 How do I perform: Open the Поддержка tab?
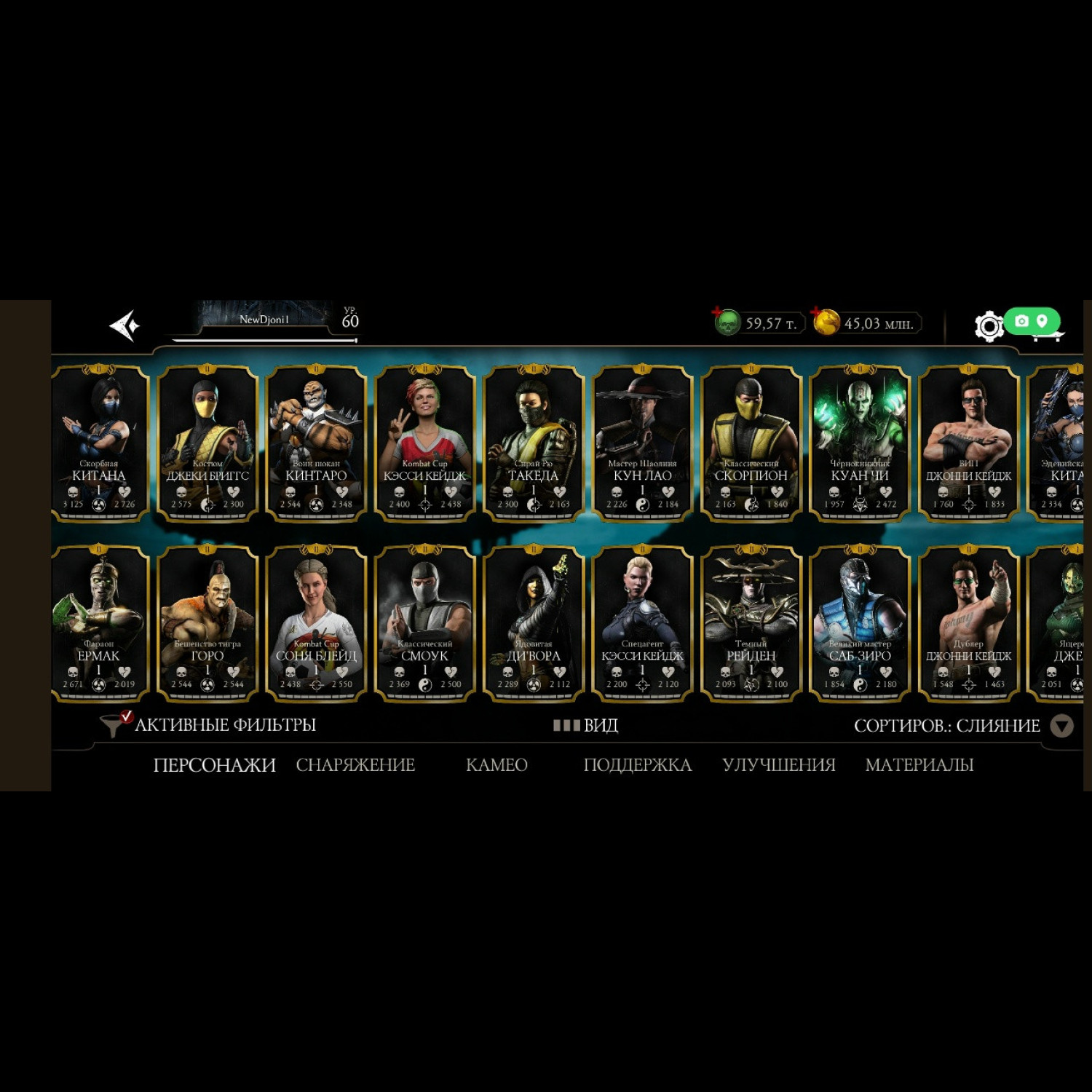(x=638, y=765)
